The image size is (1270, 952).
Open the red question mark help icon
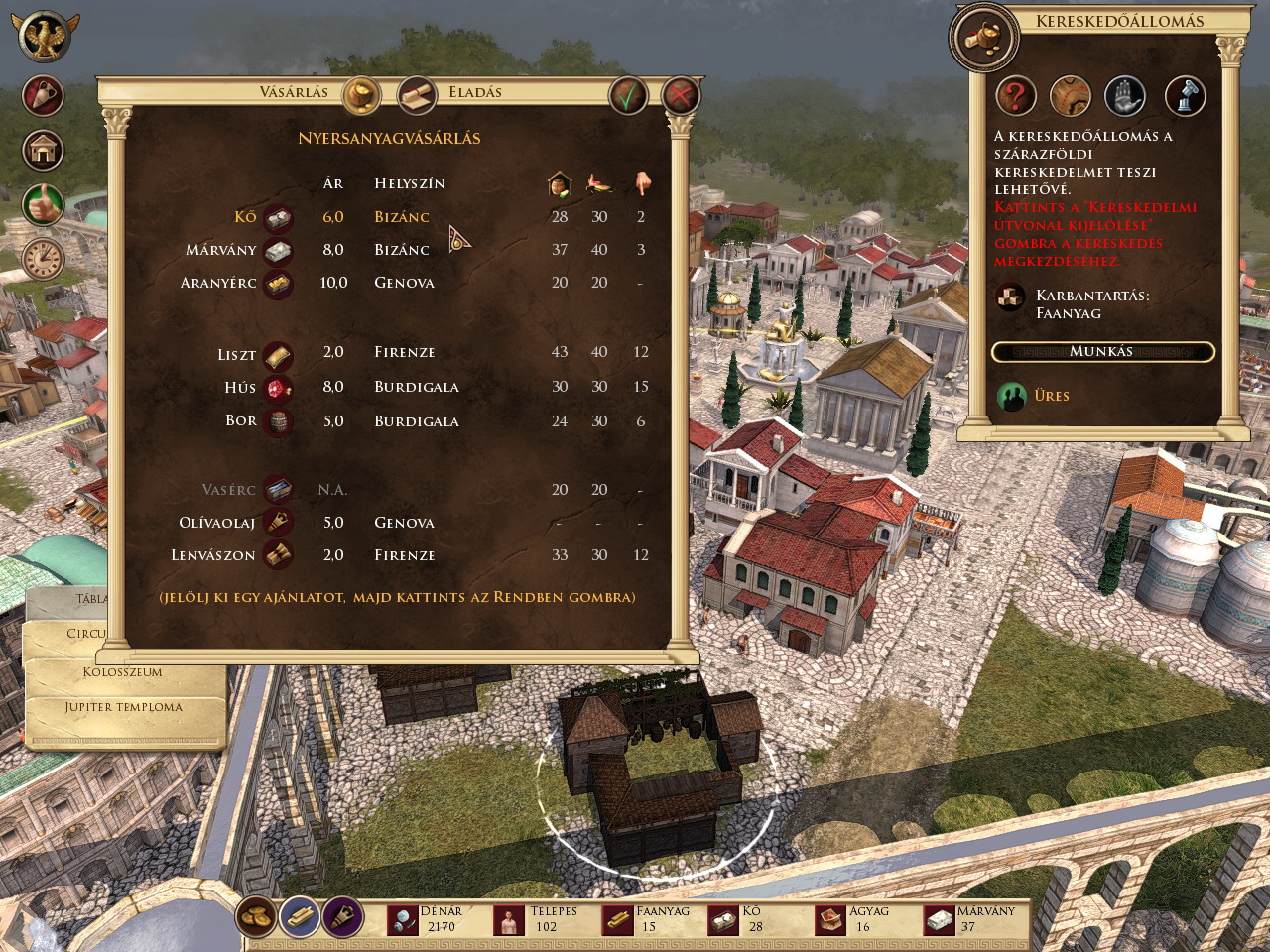coord(1015,97)
